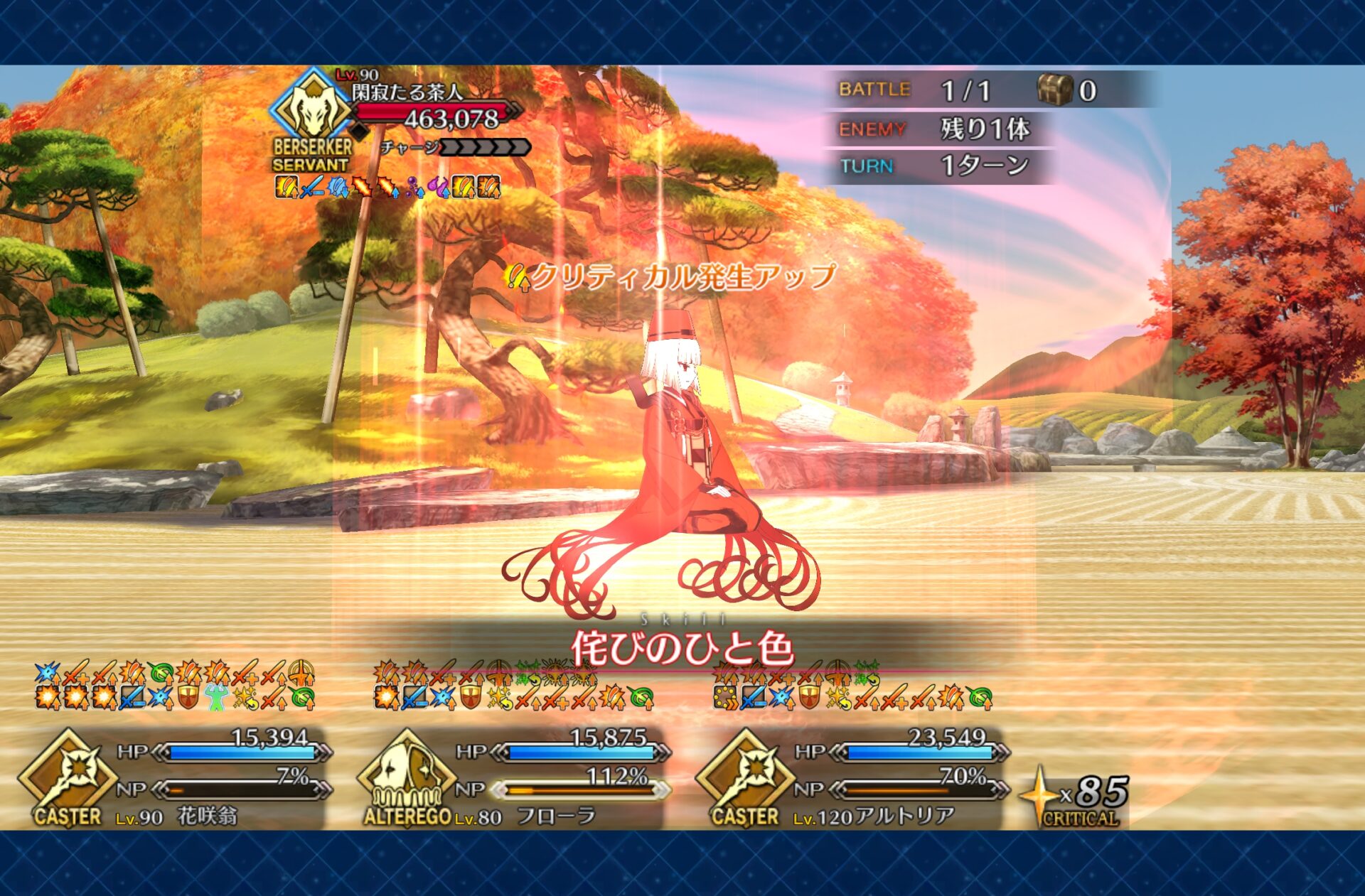Open the status panel for アルトリア
The width and height of the screenshot is (1365, 896).
point(904,816)
